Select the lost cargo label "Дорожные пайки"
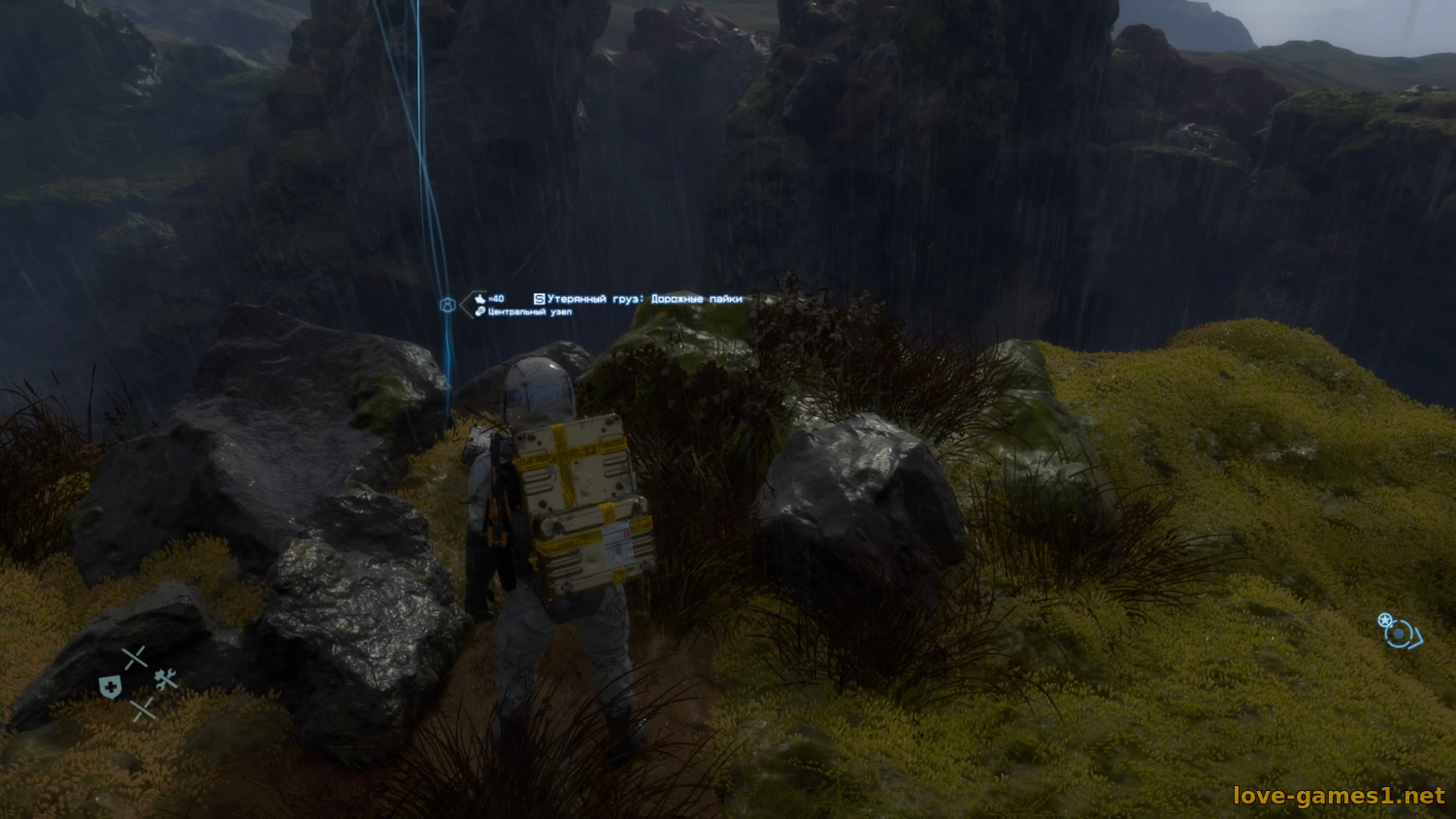 tap(696, 299)
